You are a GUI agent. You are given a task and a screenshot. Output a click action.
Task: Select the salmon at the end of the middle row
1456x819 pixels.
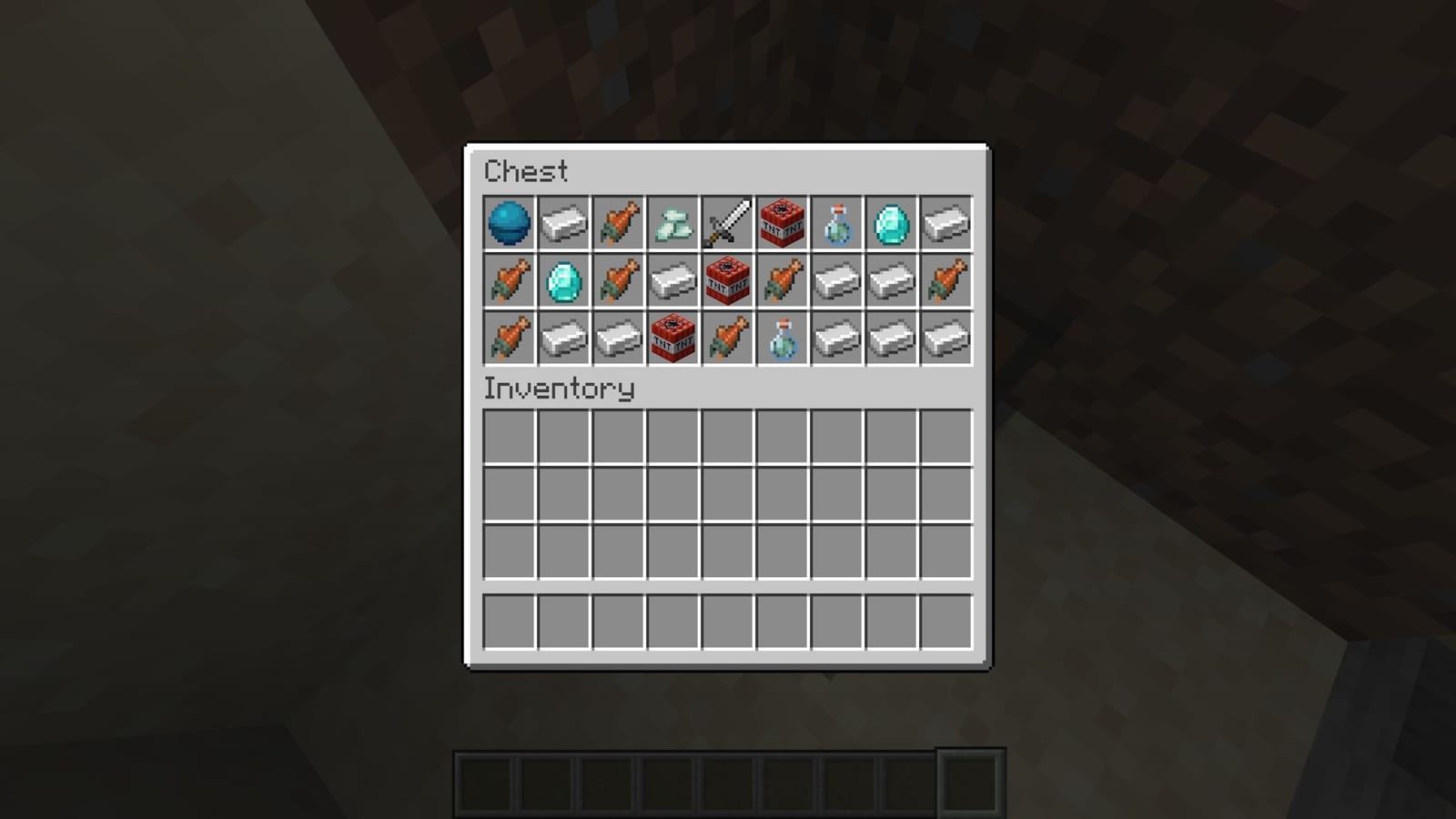tap(945, 280)
